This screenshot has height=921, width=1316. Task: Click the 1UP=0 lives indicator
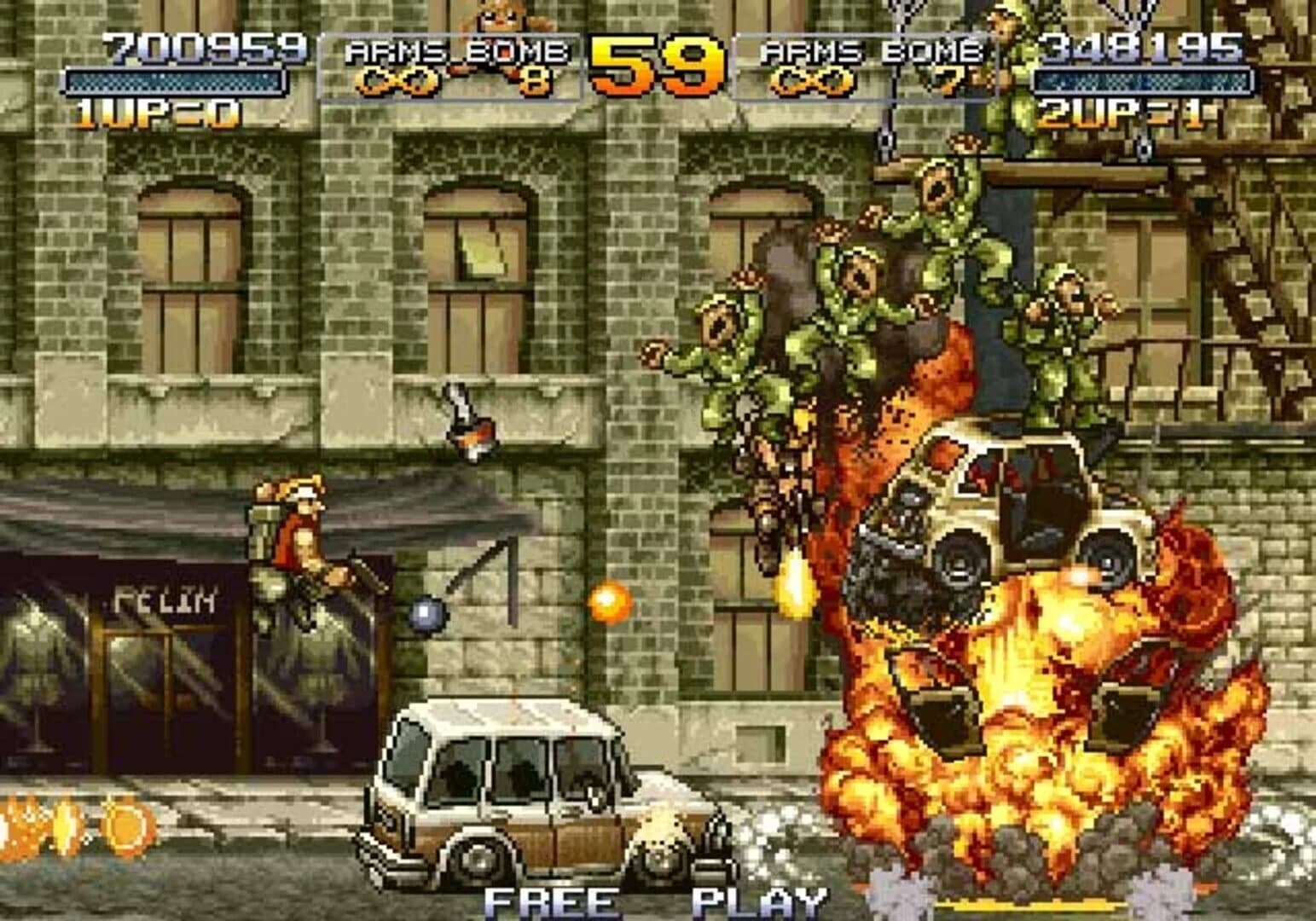pyautogui.click(x=156, y=109)
